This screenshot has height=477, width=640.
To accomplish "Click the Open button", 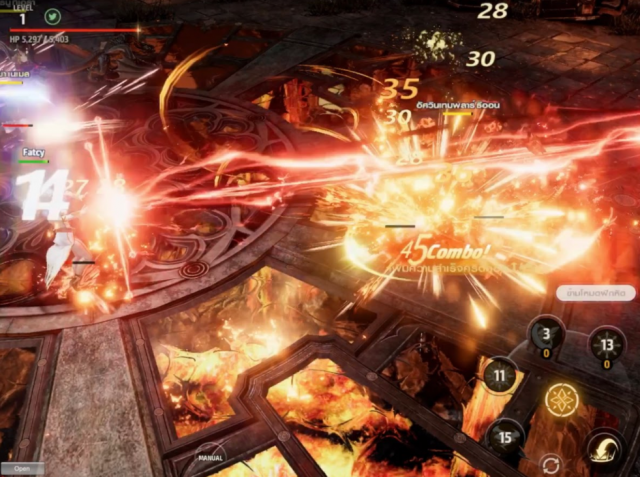I will (x=22, y=468).
